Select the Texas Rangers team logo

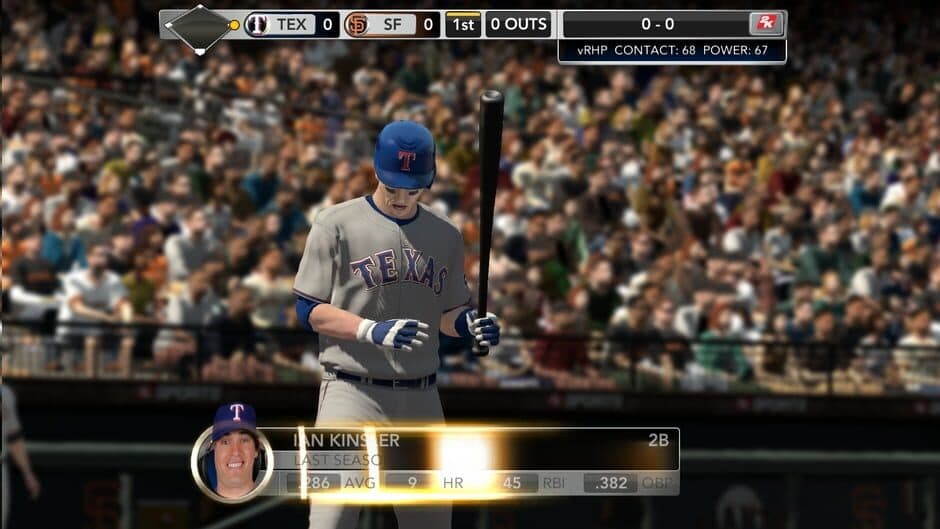258,24
